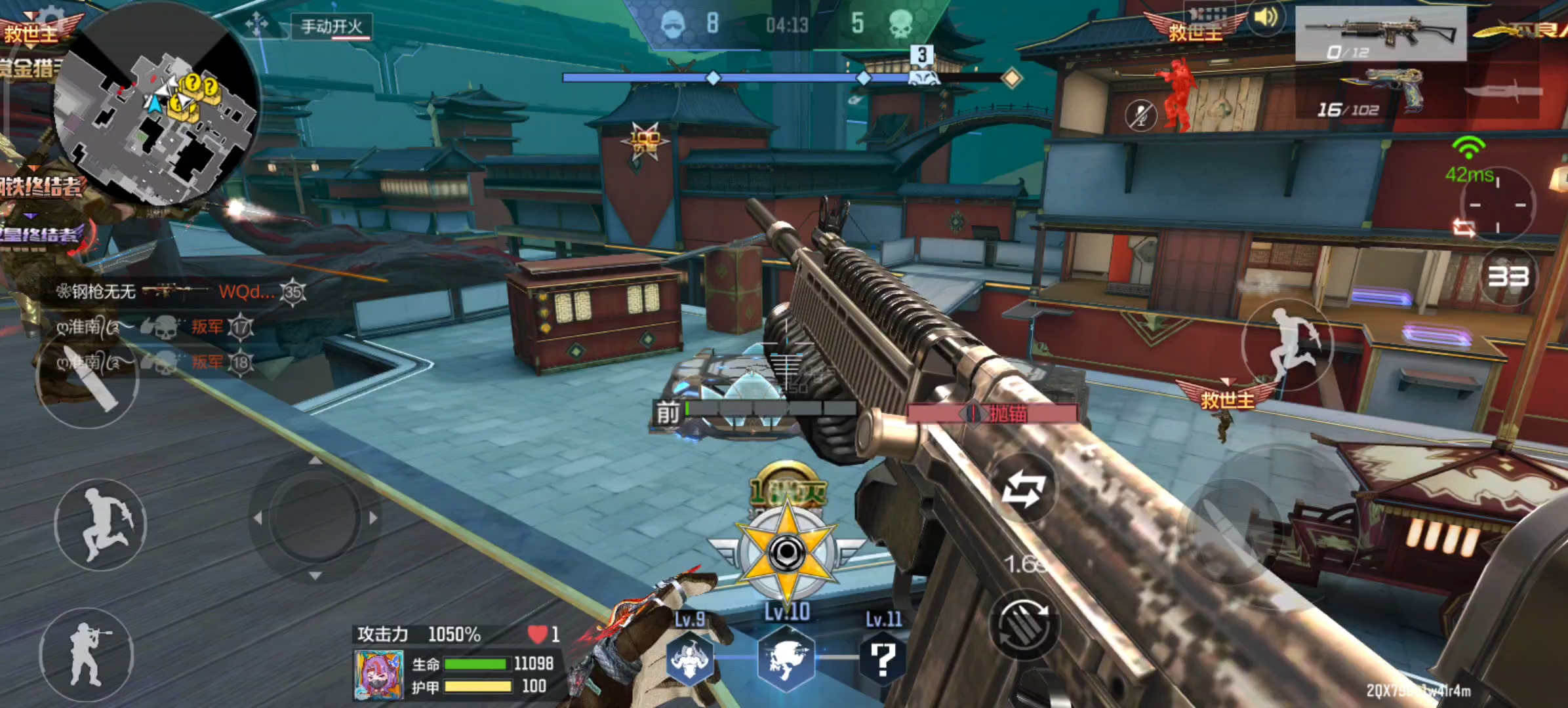
Task: Select the Lv.9 skill hexagon icon
Action: click(x=689, y=659)
